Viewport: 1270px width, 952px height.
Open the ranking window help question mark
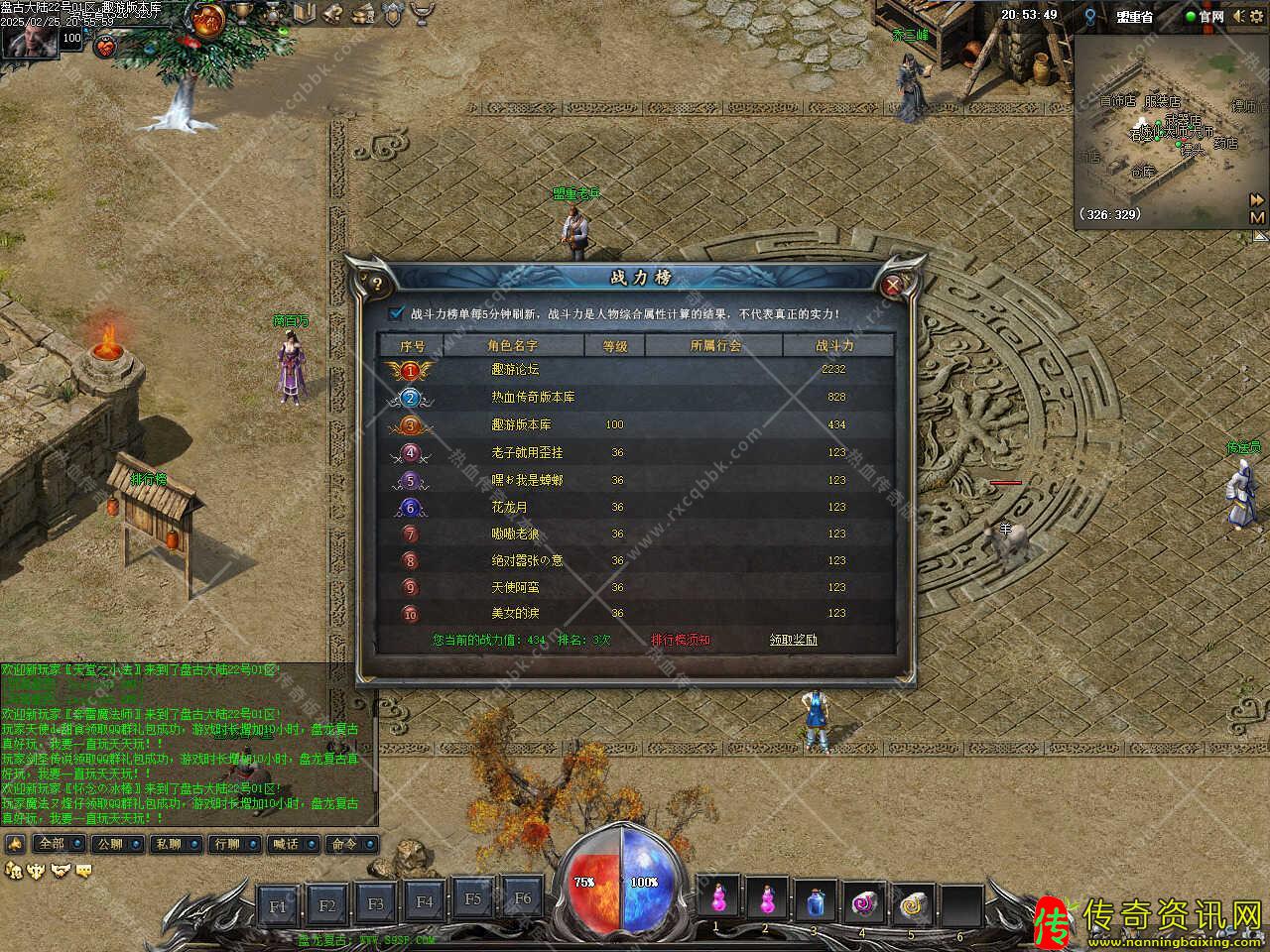coord(377,285)
